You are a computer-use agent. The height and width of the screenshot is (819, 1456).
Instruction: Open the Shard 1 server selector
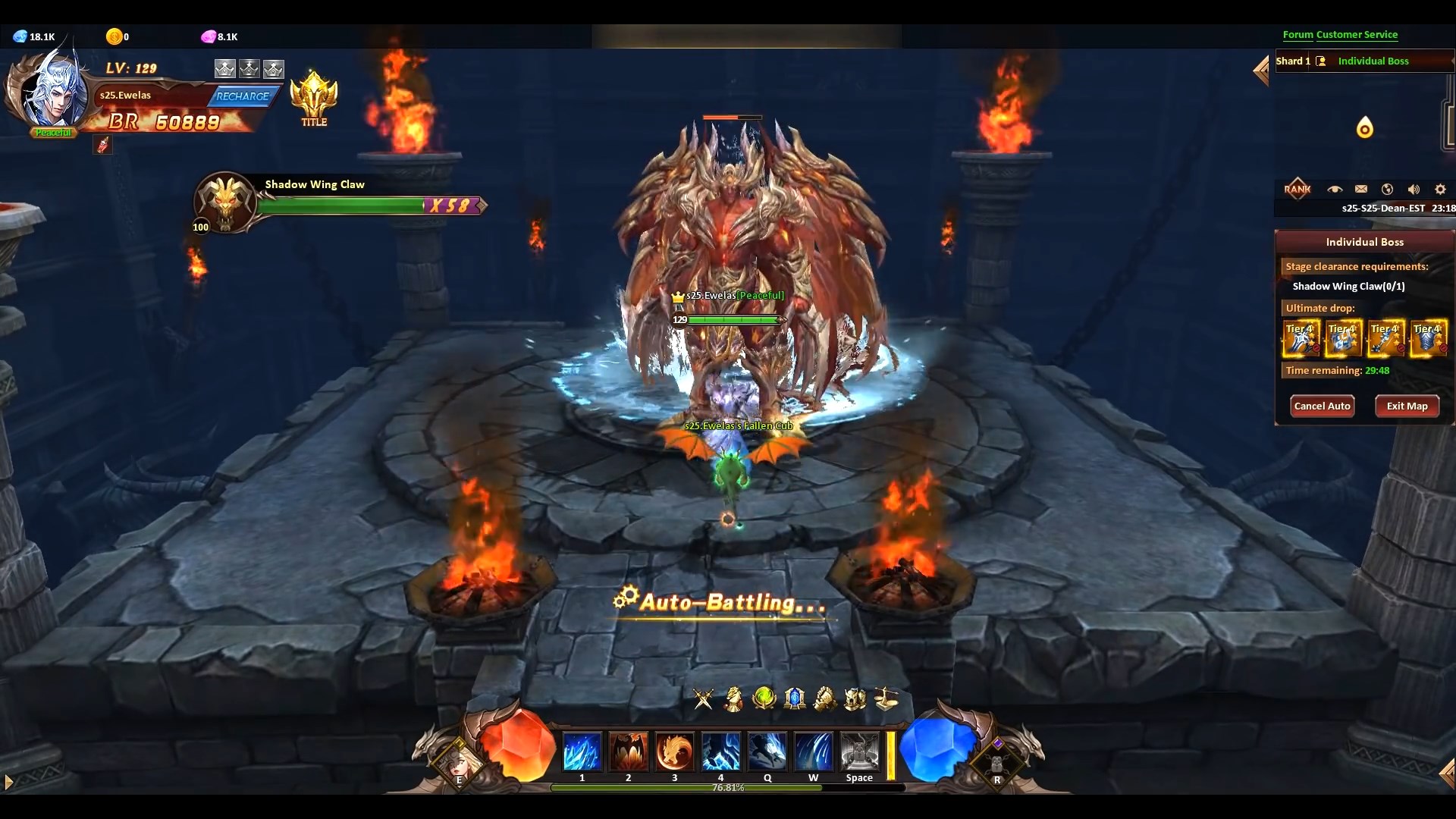[1293, 61]
